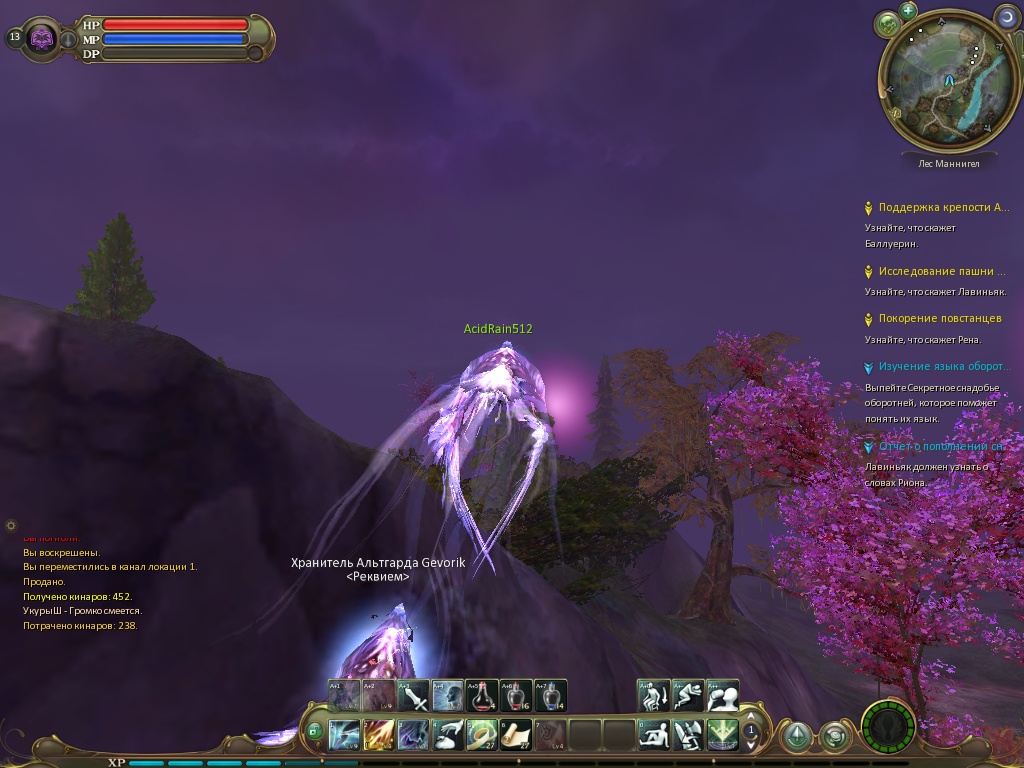1024x768 pixels.
Task: Click the green plus button above minimap
Action: tap(908, 11)
